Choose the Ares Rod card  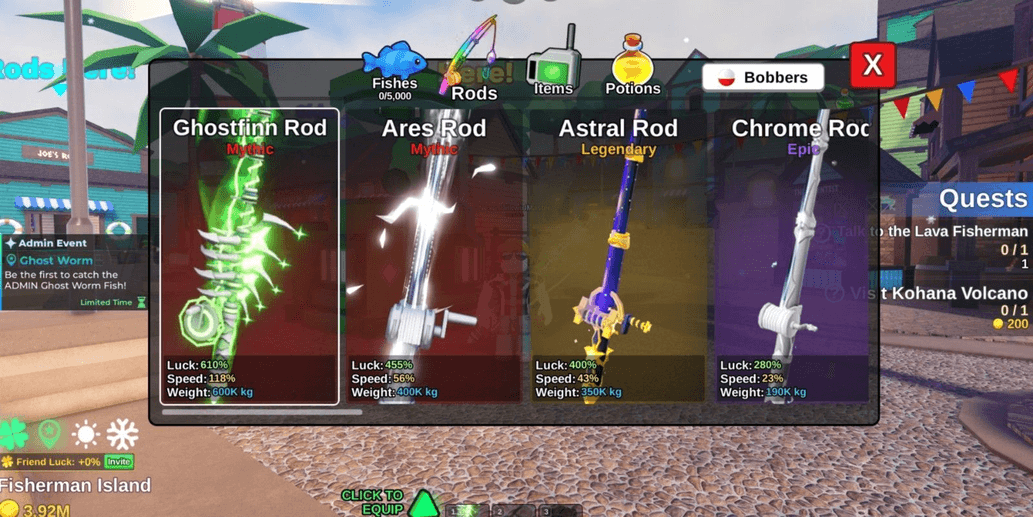coord(434,256)
